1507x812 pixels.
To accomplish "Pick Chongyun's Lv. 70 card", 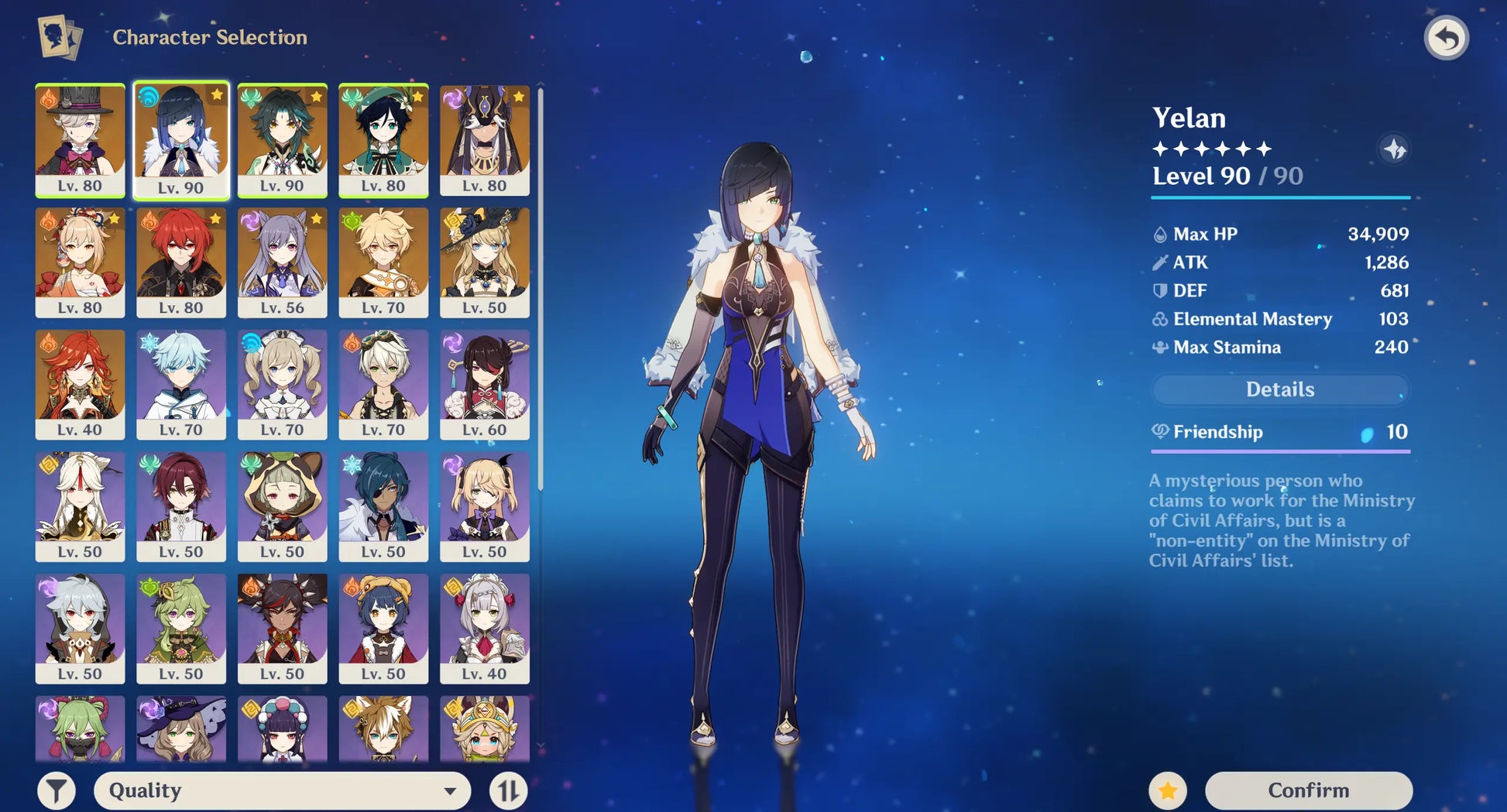I will tap(181, 384).
